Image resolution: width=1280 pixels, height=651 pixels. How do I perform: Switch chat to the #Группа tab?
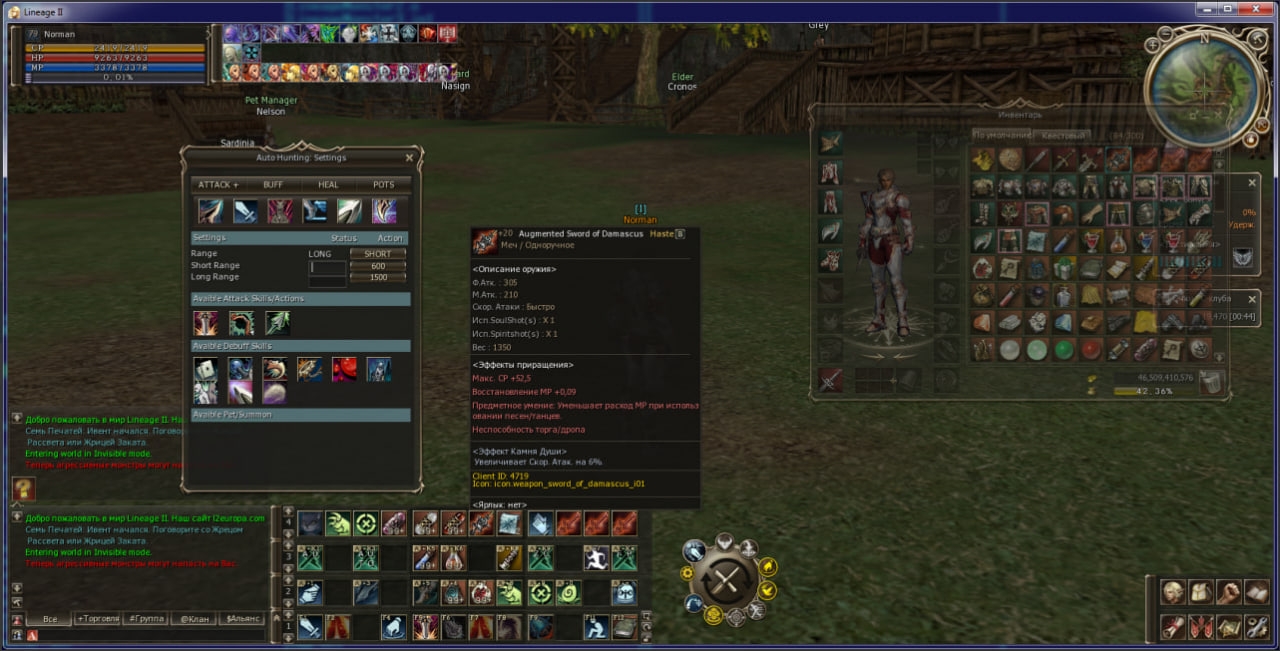145,619
